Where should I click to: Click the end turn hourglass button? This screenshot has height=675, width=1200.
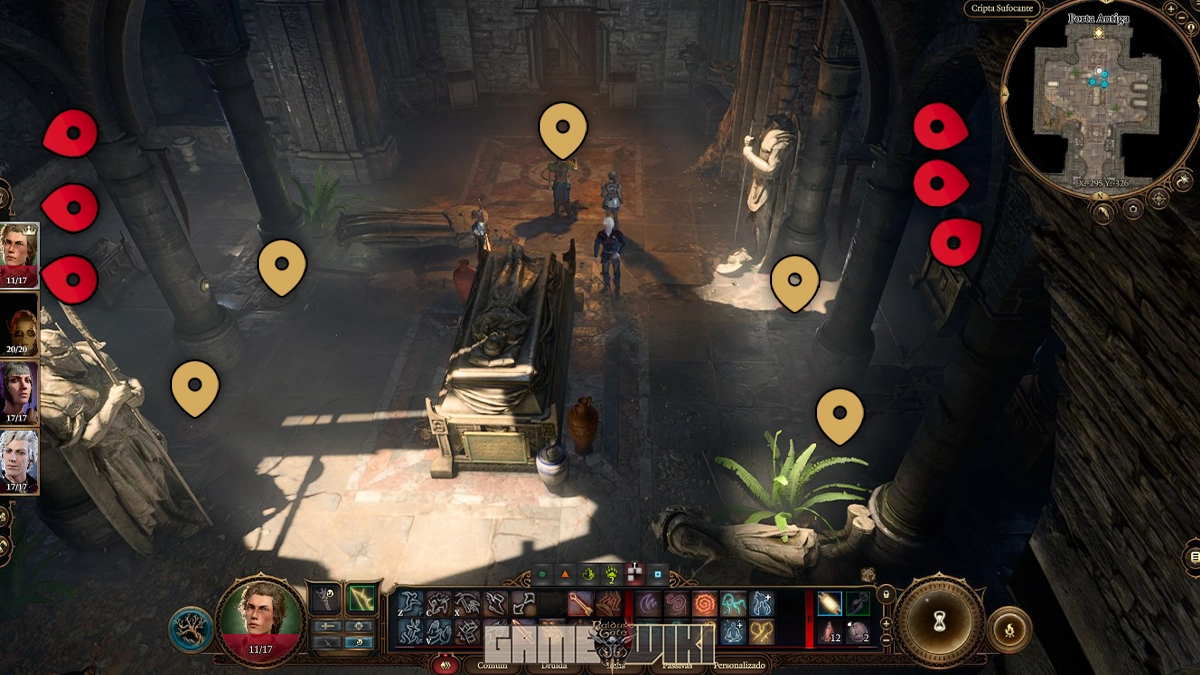point(939,621)
